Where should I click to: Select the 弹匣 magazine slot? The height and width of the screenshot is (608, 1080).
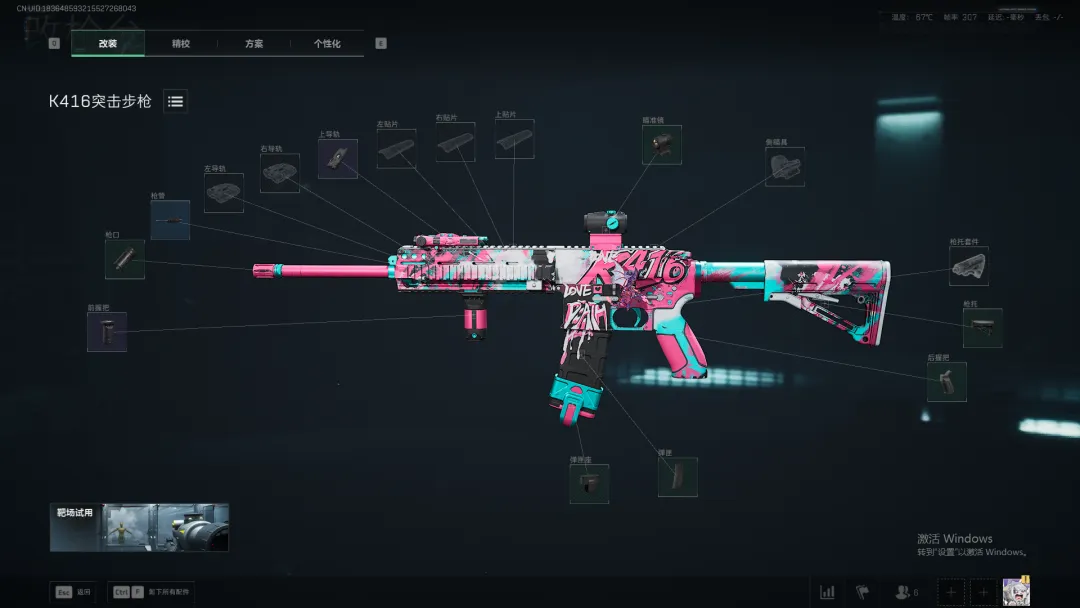[x=678, y=477]
